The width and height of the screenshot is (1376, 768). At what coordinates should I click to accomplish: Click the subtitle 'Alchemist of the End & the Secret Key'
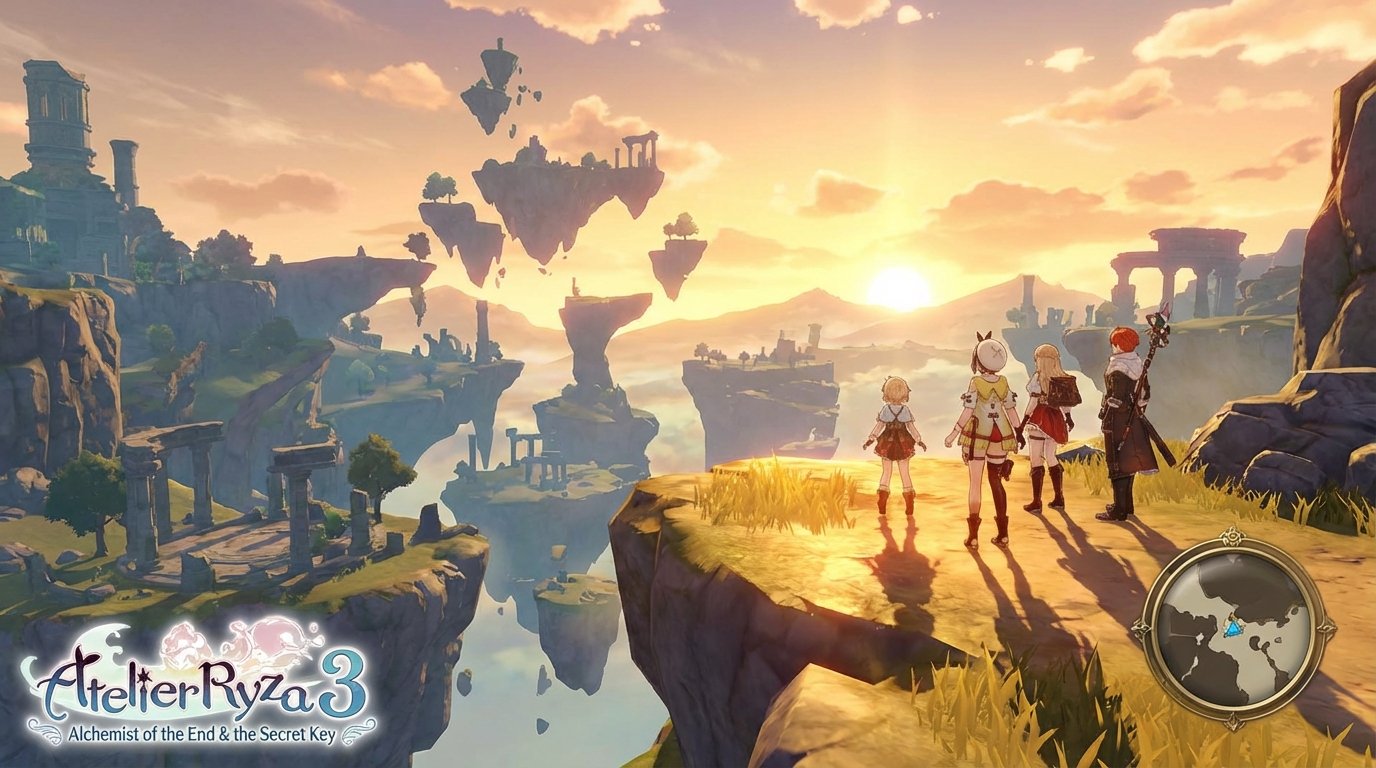[203, 732]
